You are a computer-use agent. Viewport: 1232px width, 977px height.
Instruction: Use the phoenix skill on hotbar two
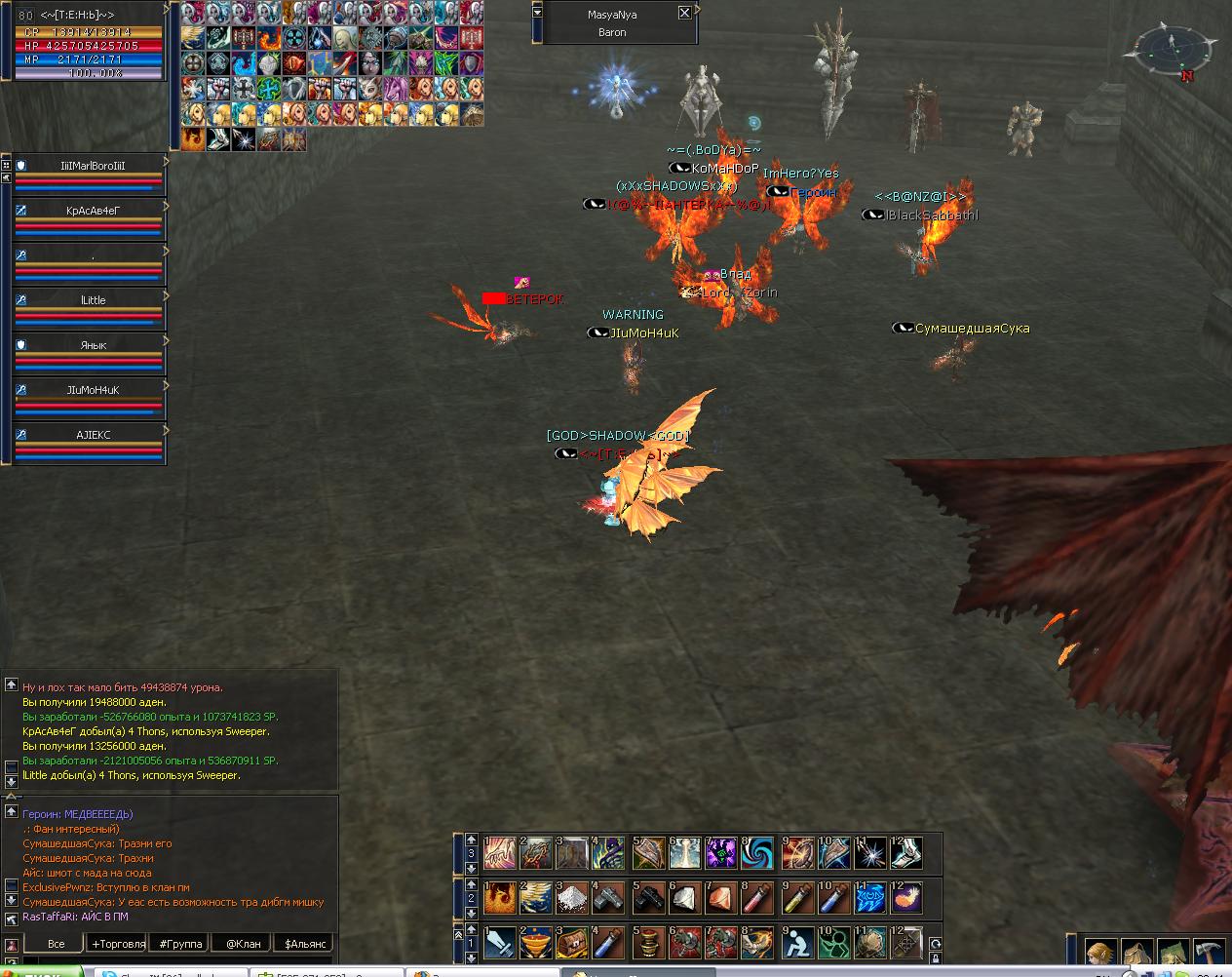pos(499,898)
